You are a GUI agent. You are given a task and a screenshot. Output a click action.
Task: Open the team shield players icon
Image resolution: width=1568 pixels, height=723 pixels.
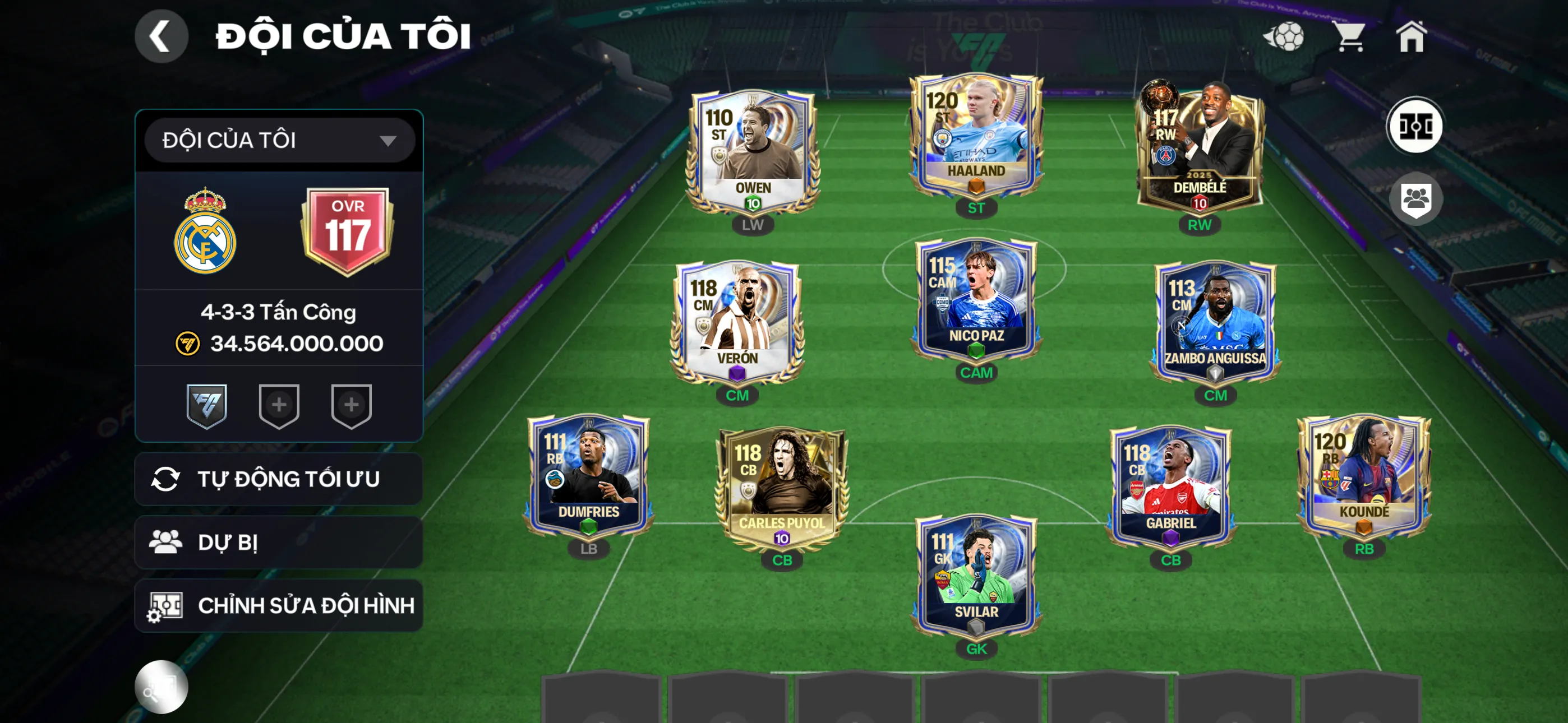tap(1415, 199)
